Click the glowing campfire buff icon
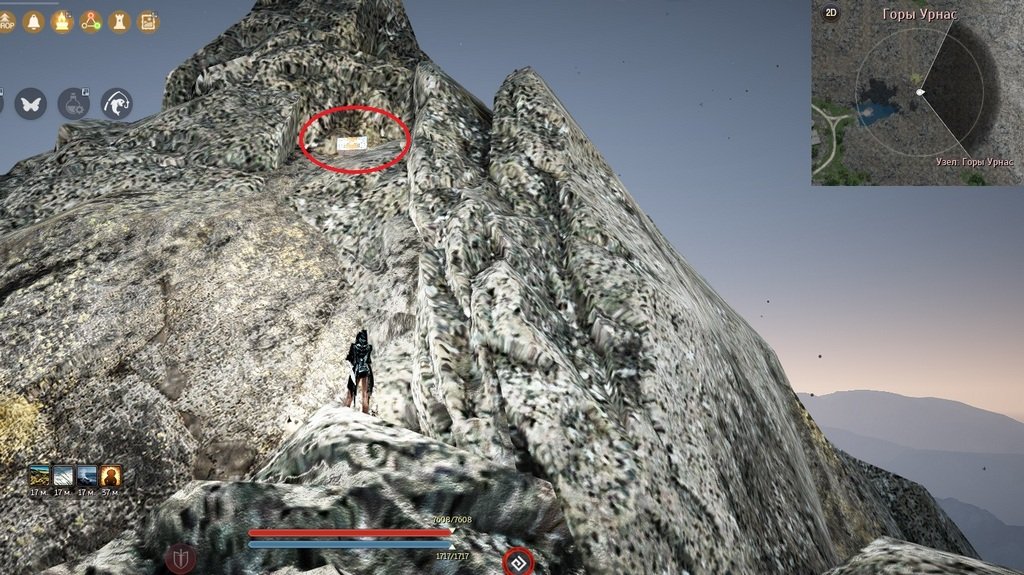 (x=62, y=21)
